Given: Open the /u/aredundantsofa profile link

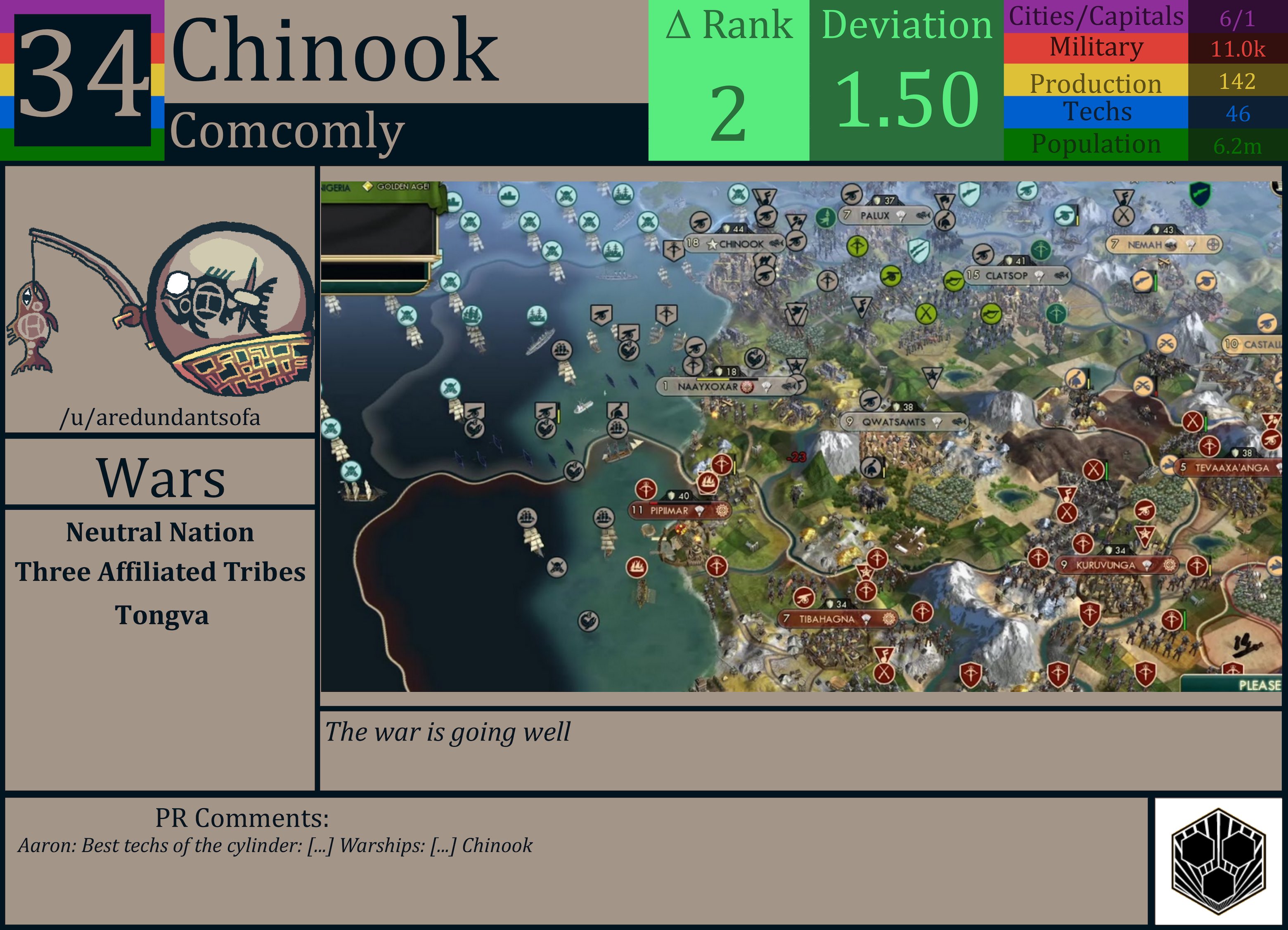Looking at the screenshot, I should tap(161, 417).
